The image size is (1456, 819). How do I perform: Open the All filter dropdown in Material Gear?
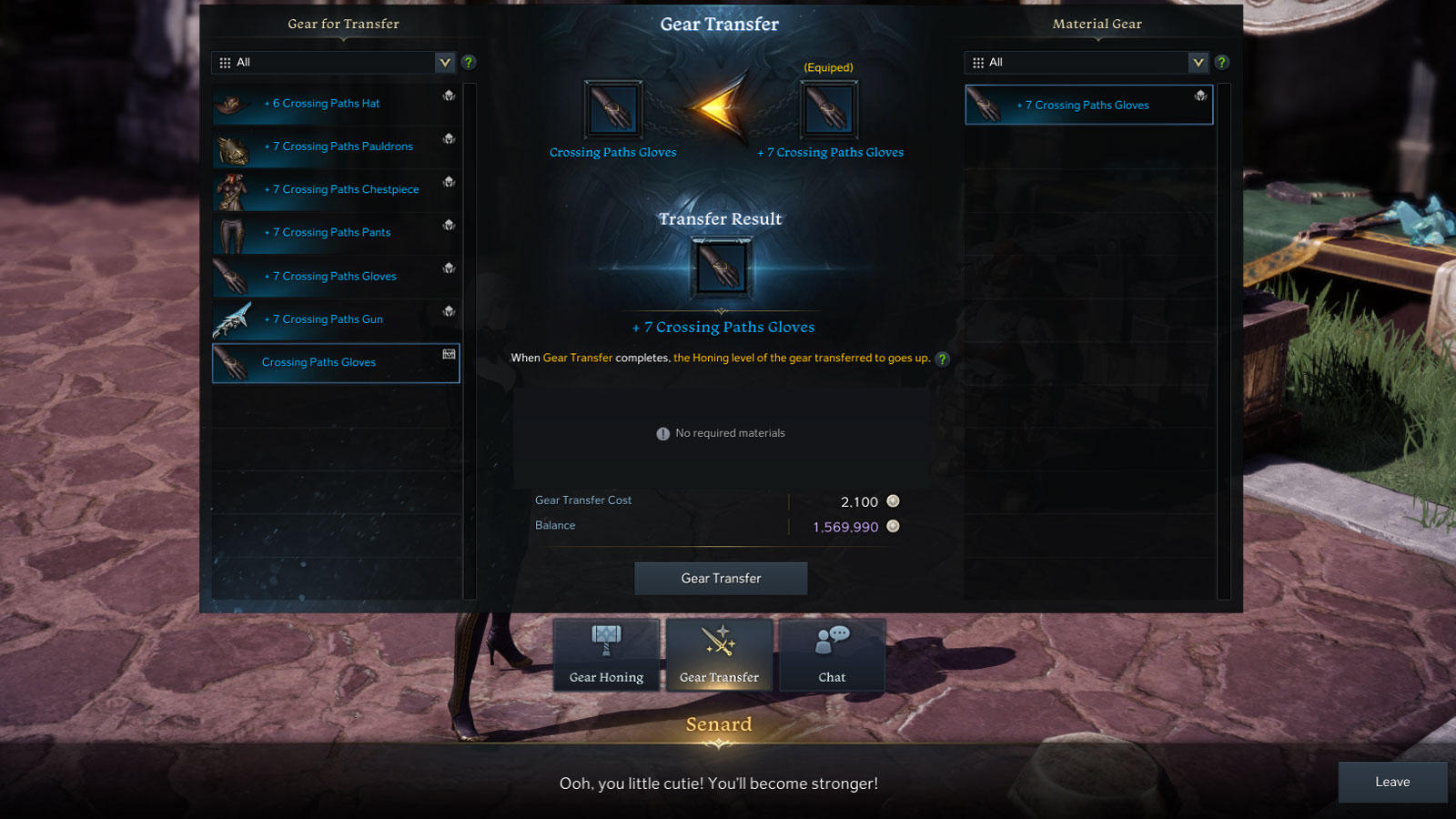pos(1083,62)
